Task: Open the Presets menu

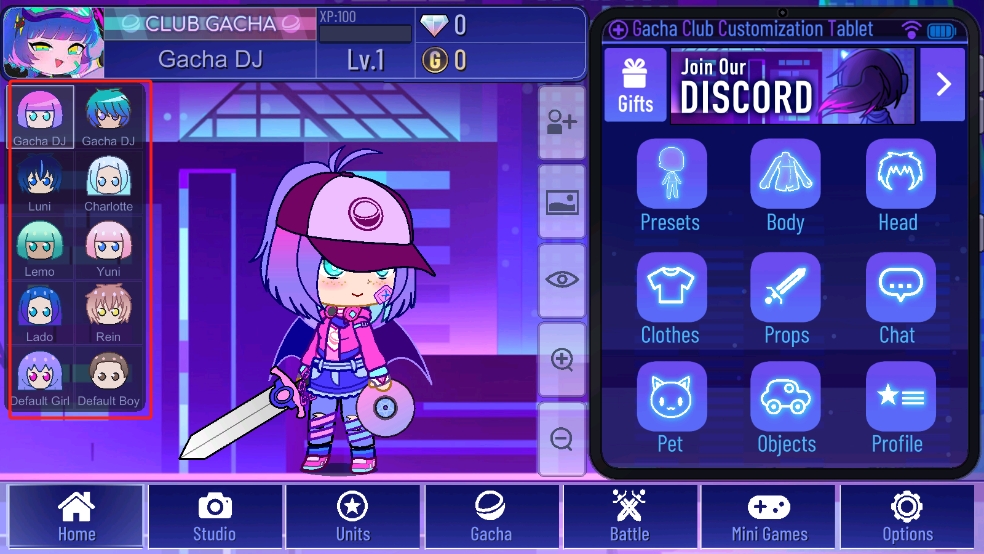Action: (670, 185)
